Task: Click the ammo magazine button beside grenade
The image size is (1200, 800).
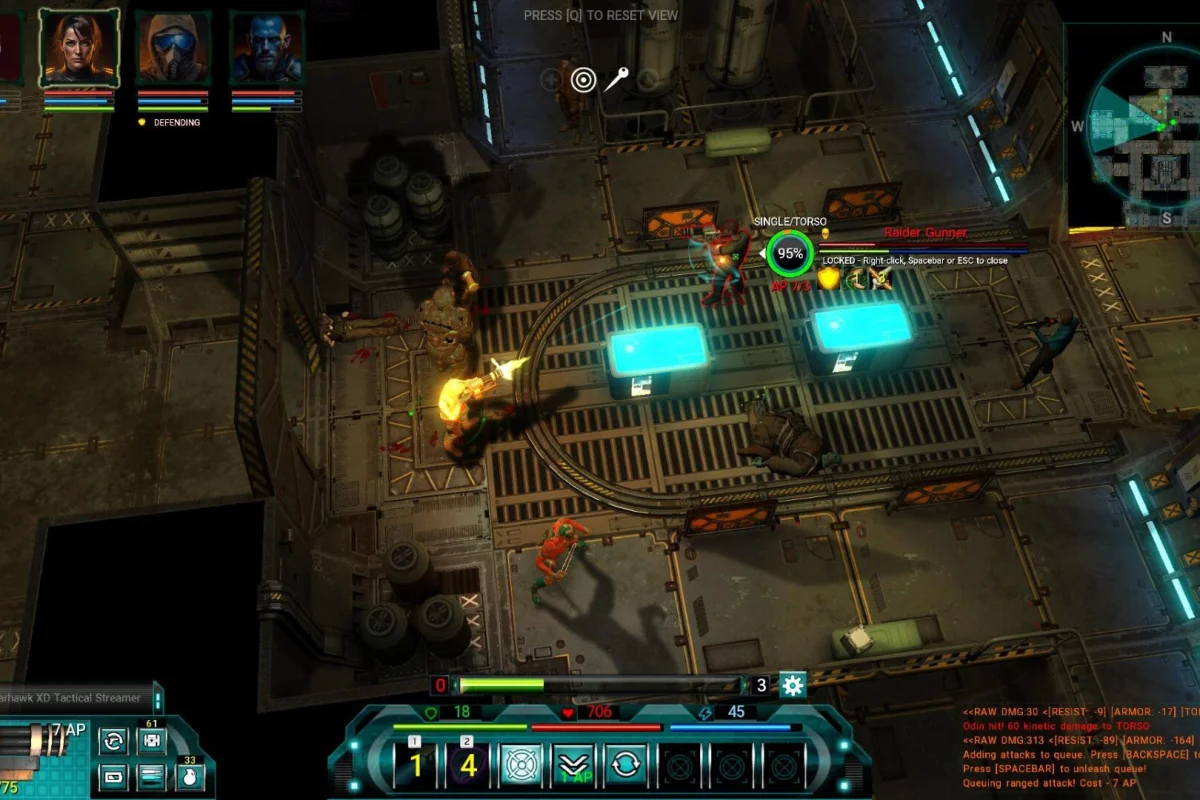Action: pyautogui.click(x=152, y=776)
